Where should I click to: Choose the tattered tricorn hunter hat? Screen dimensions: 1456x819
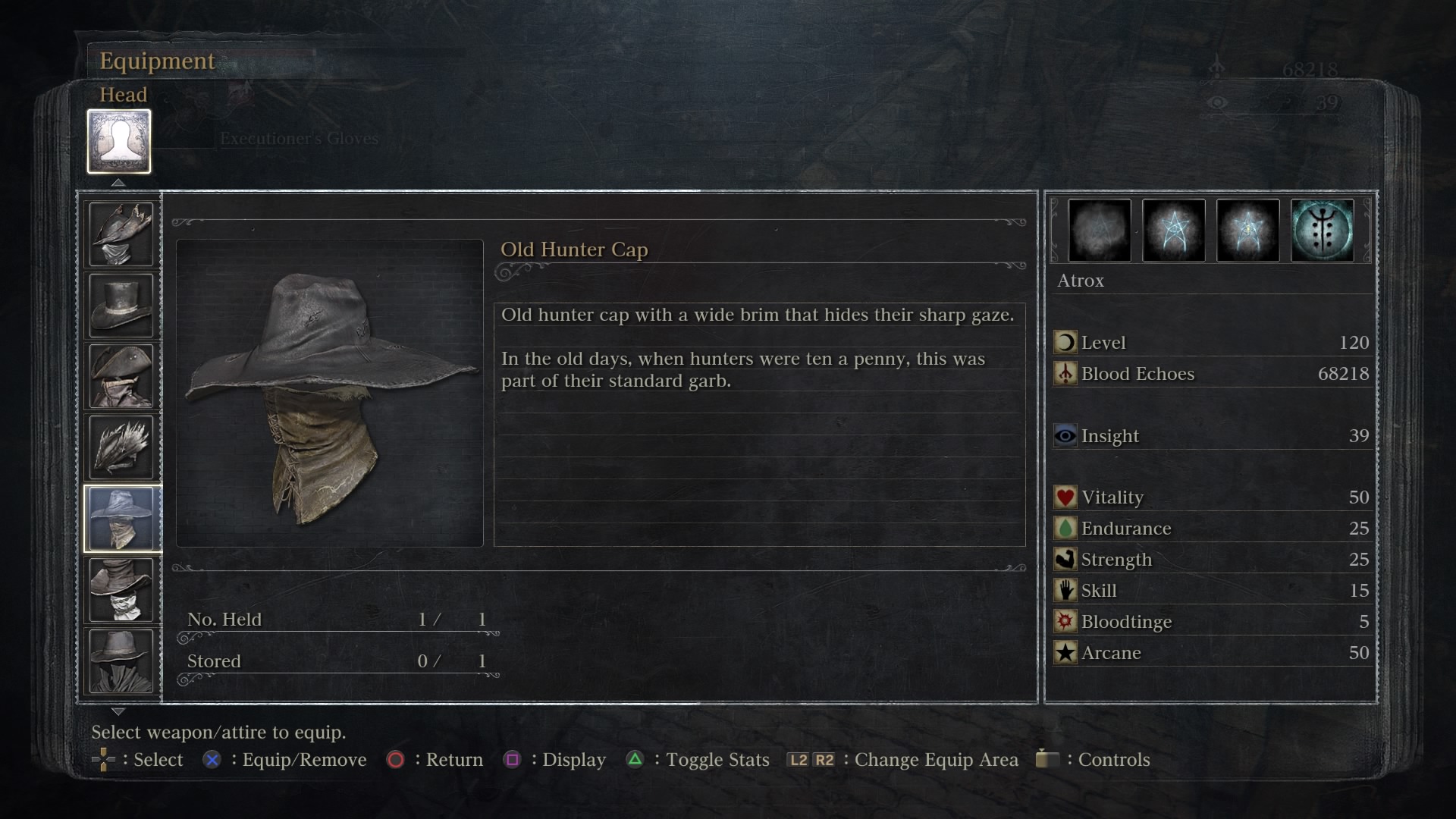click(x=121, y=234)
